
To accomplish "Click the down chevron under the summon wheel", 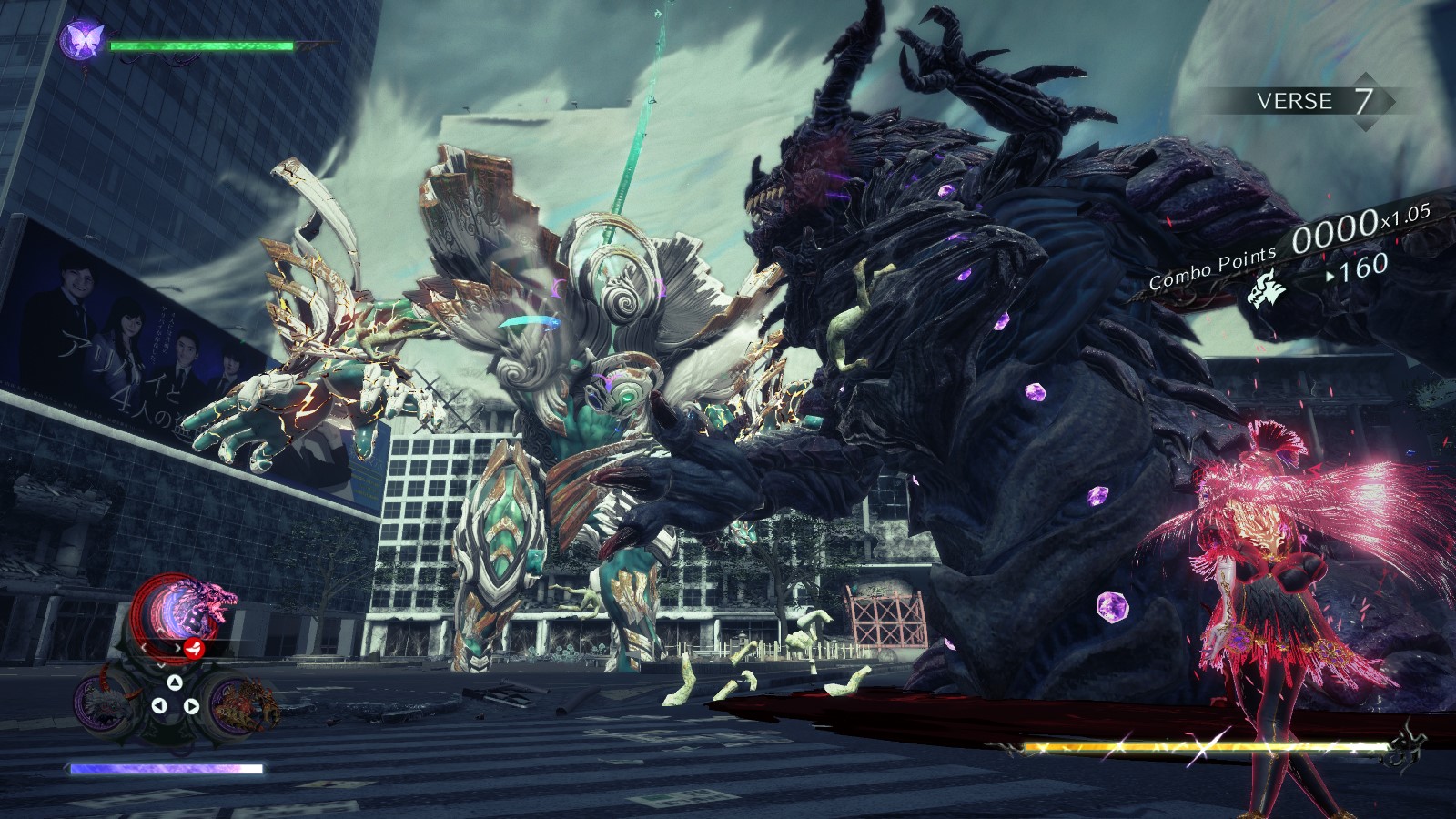I will pyautogui.click(x=161, y=664).
